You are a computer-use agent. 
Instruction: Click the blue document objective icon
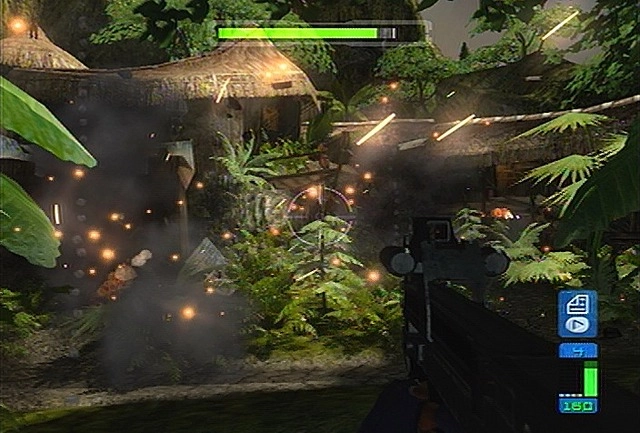pyautogui.click(x=577, y=304)
